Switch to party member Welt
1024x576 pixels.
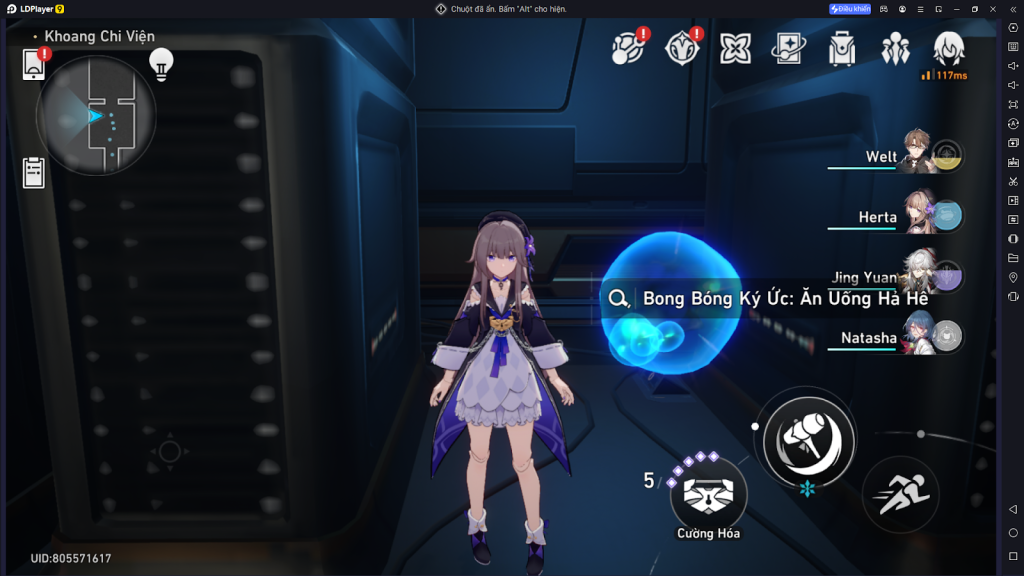(x=913, y=157)
